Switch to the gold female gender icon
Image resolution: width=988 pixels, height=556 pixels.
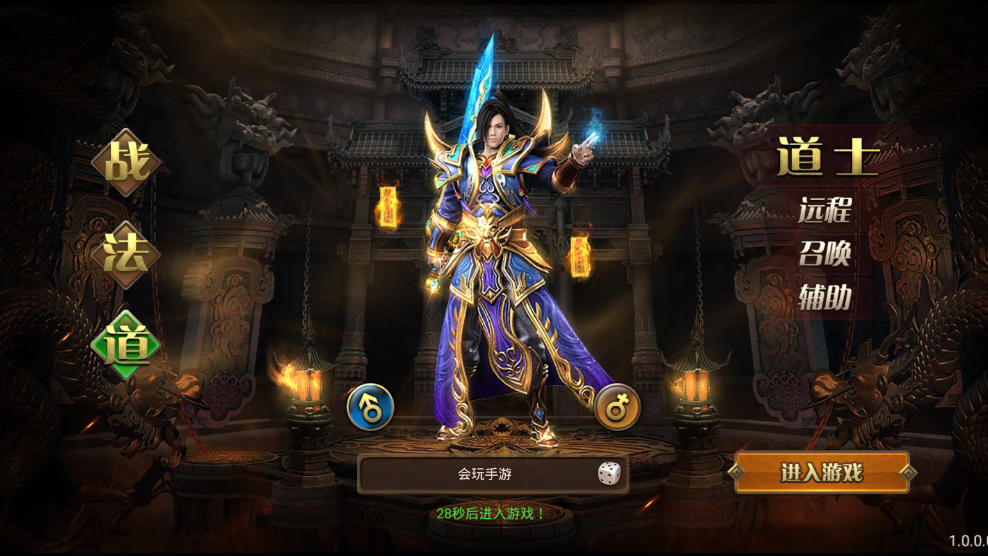pos(618,406)
